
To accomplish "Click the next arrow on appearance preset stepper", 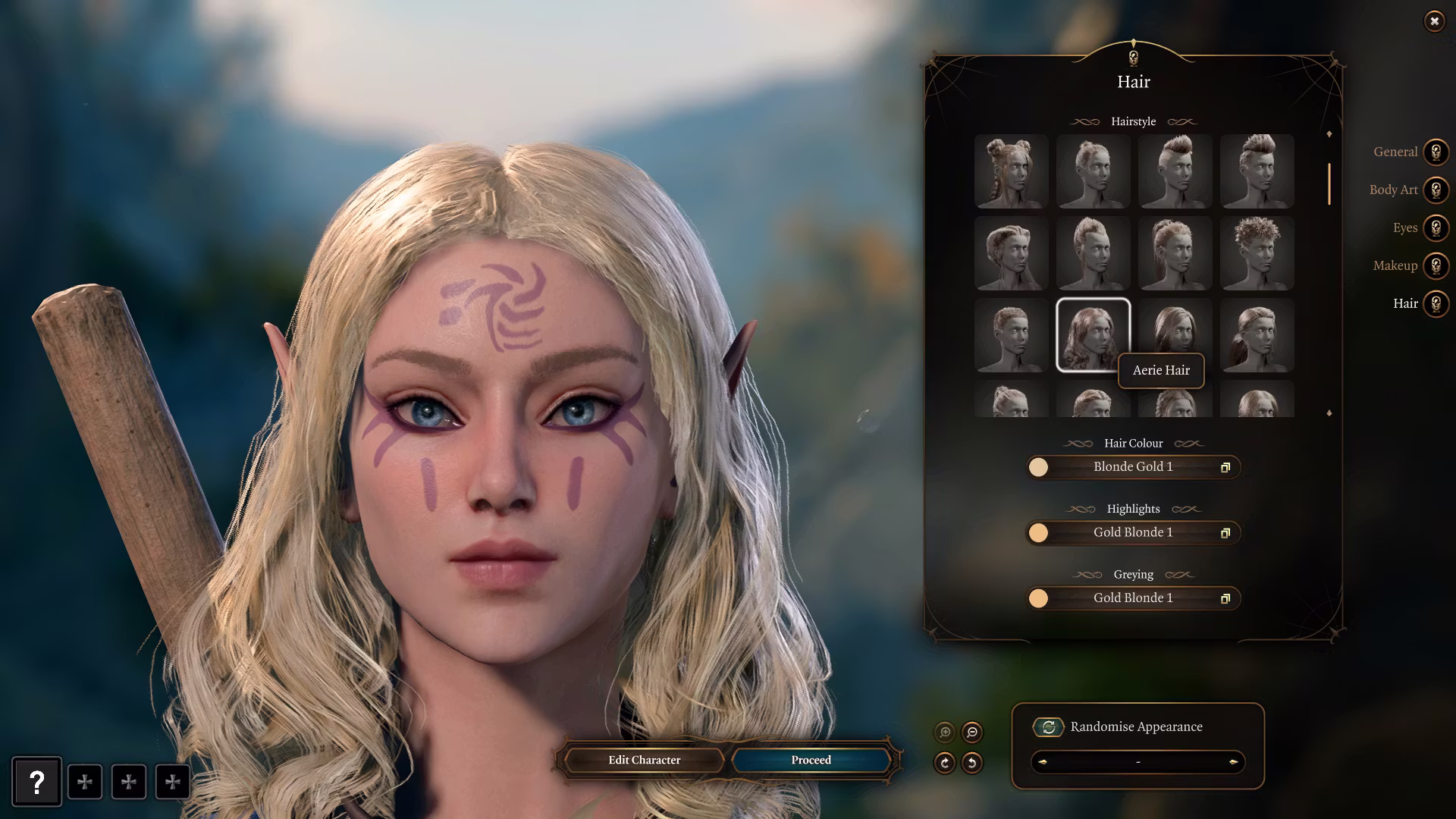I will point(1233,762).
